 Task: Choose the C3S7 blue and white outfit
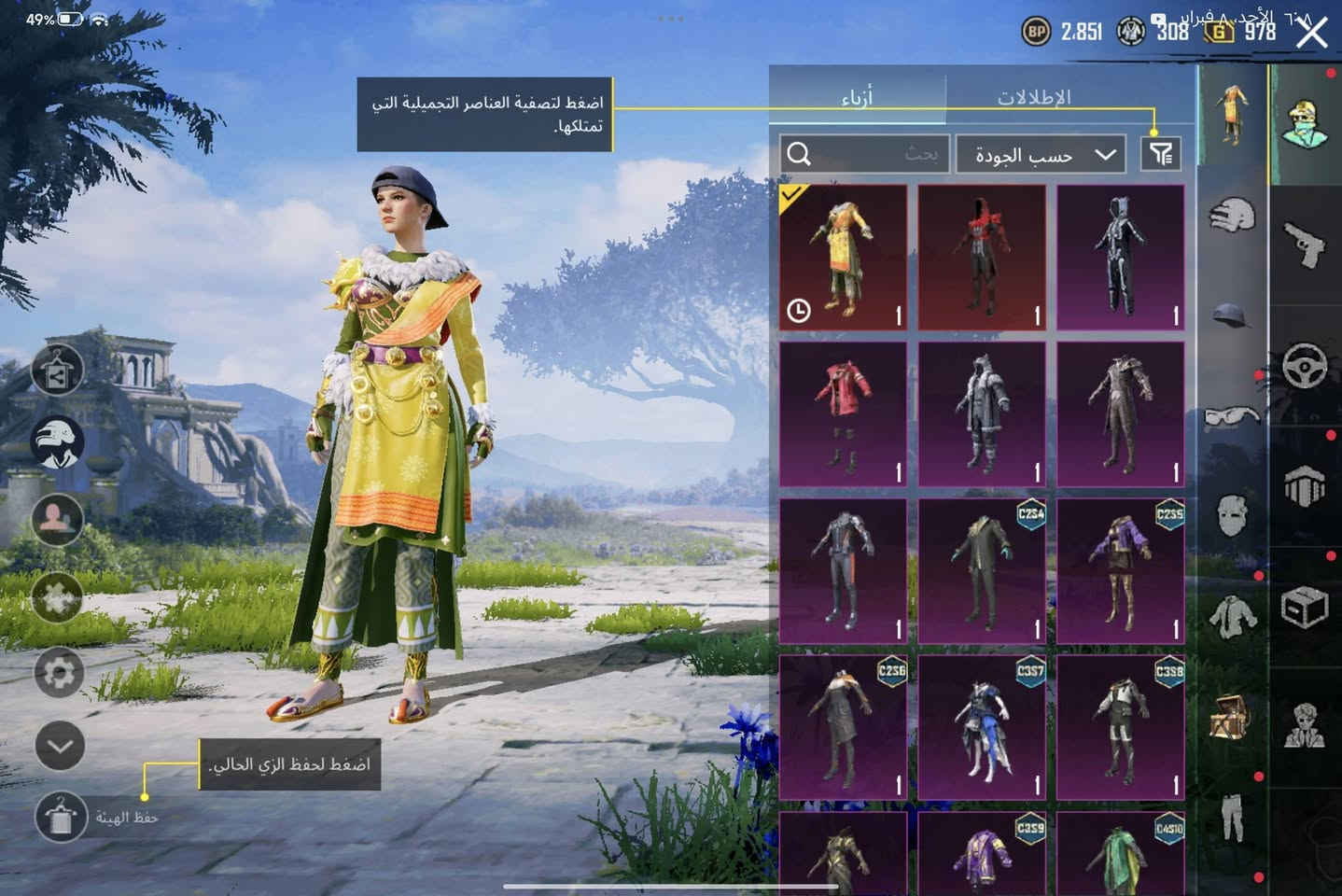982,727
